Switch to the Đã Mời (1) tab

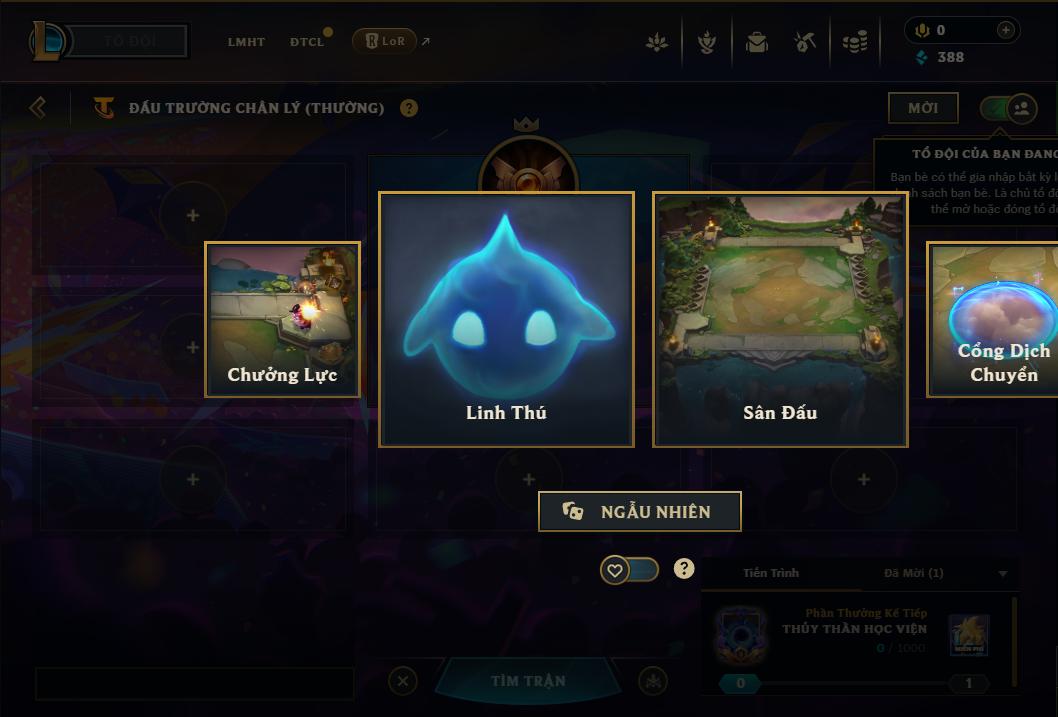pos(913,573)
